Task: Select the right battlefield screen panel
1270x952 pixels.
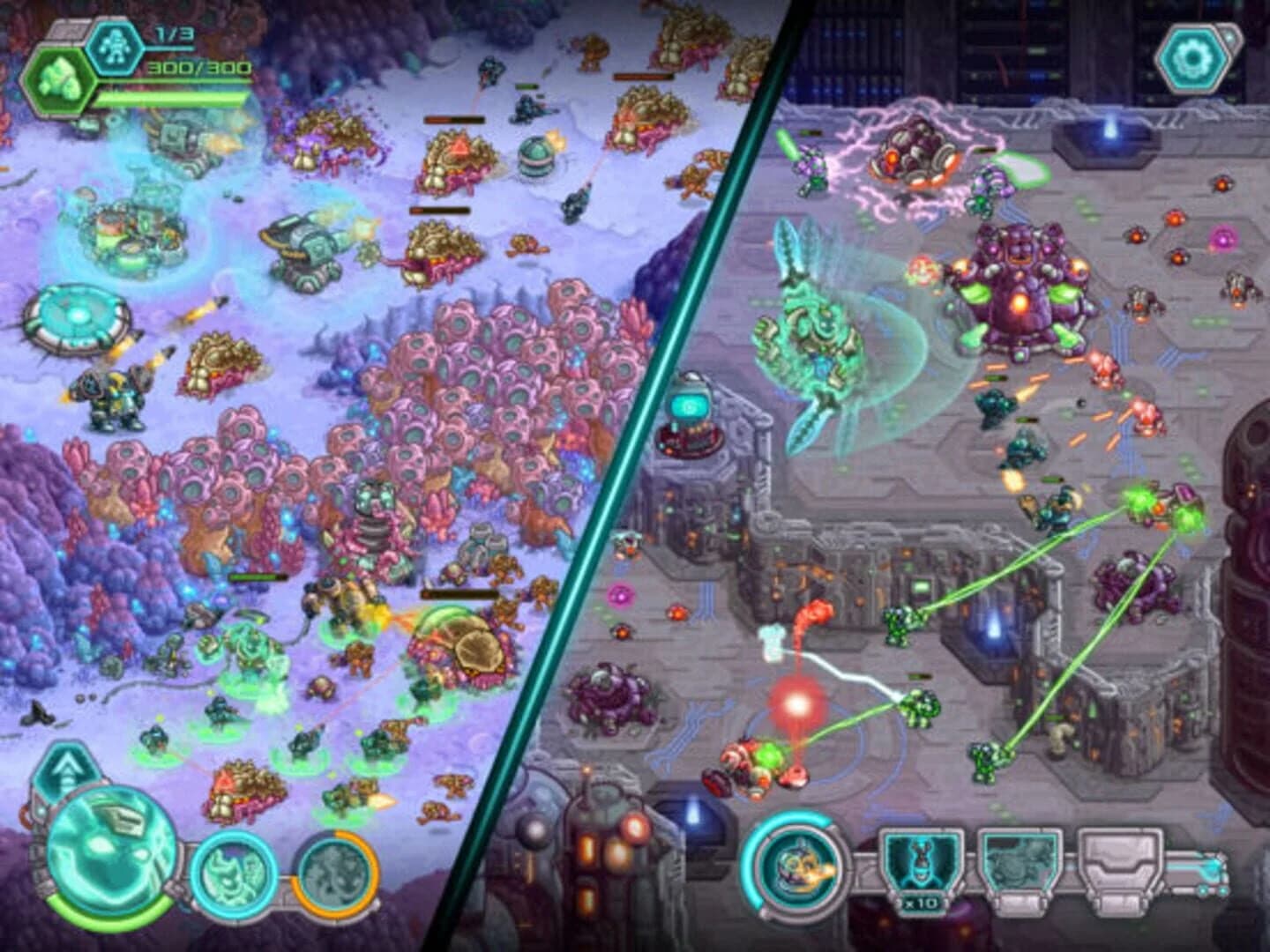Action: 970,441
